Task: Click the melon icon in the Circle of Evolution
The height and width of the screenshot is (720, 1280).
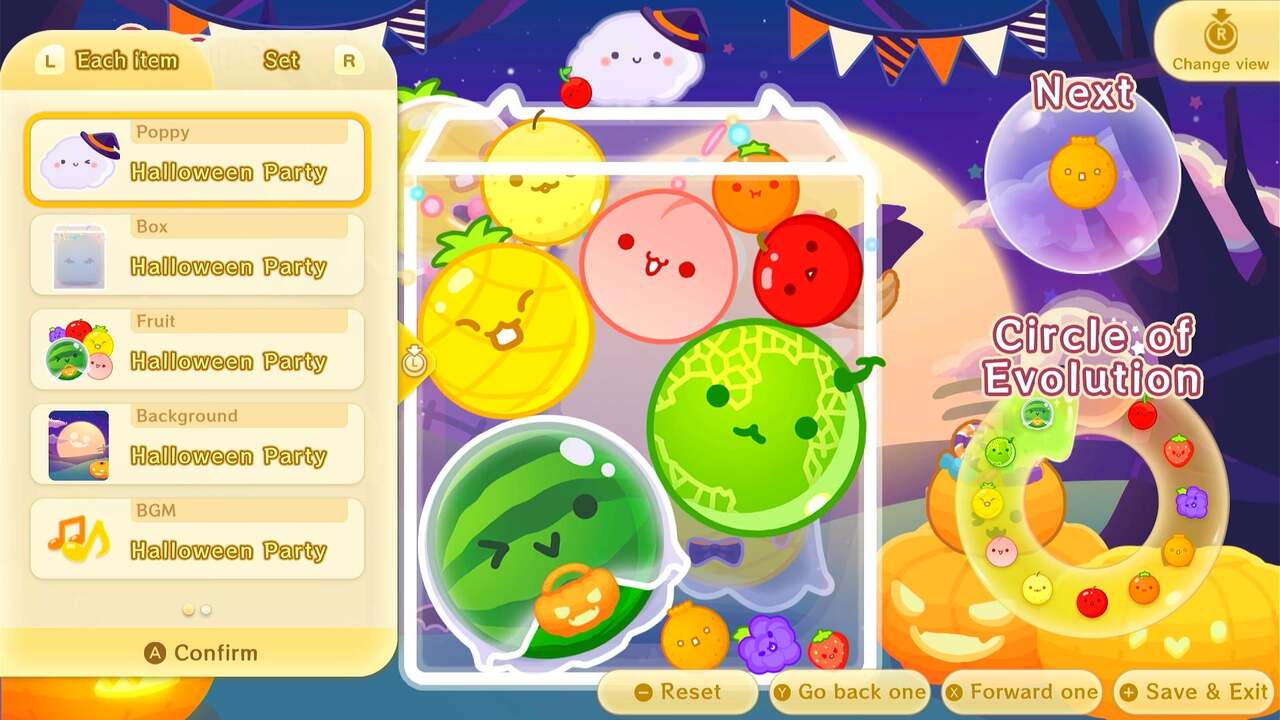Action: click(999, 451)
